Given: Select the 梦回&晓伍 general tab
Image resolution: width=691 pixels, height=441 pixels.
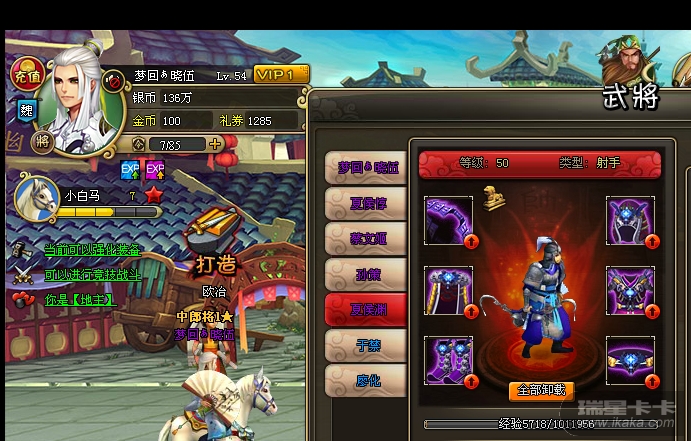Looking at the screenshot, I should pos(367,168).
